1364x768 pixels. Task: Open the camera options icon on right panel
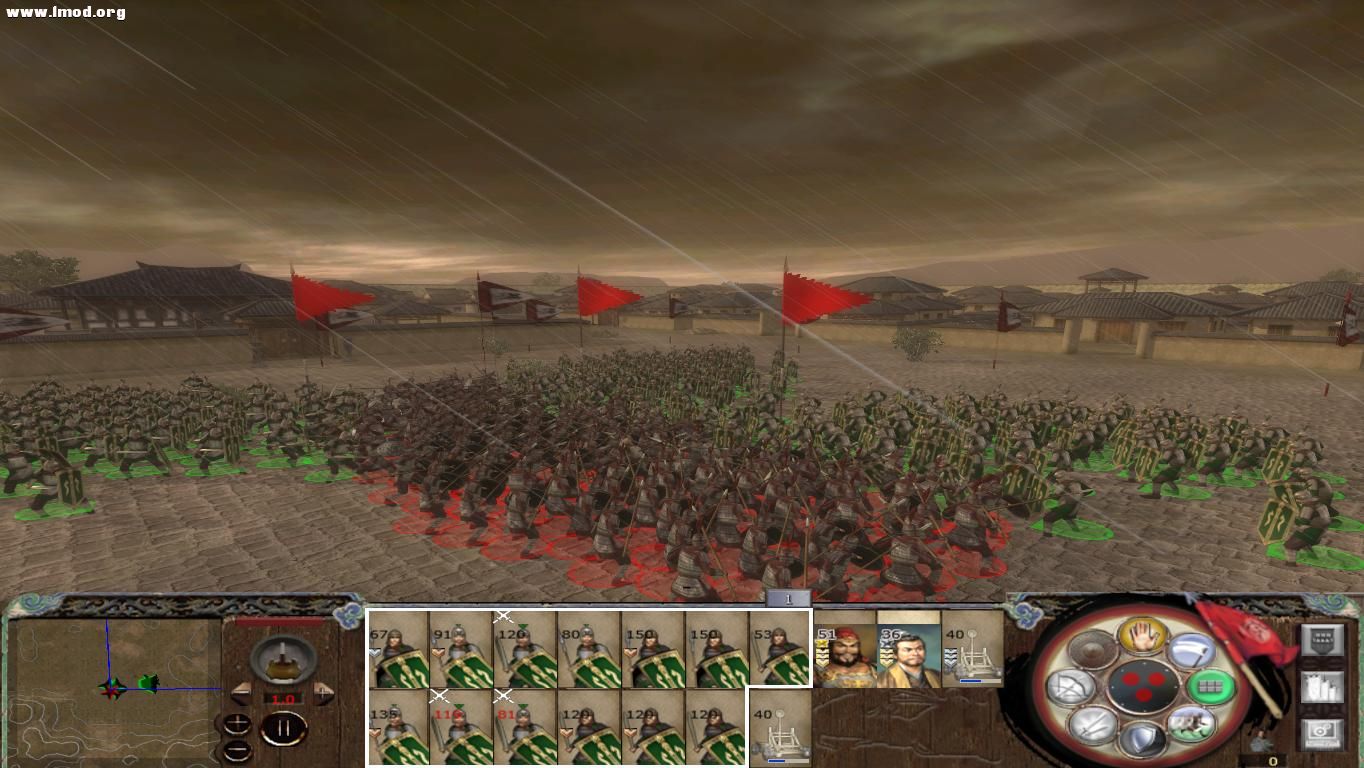click(1320, 733)
